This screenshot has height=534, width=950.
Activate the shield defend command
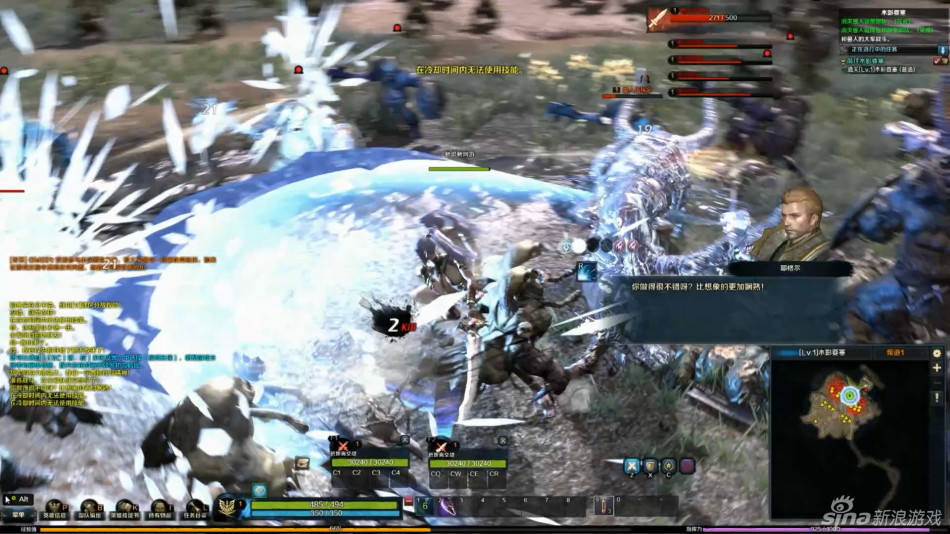click(650, 465)
